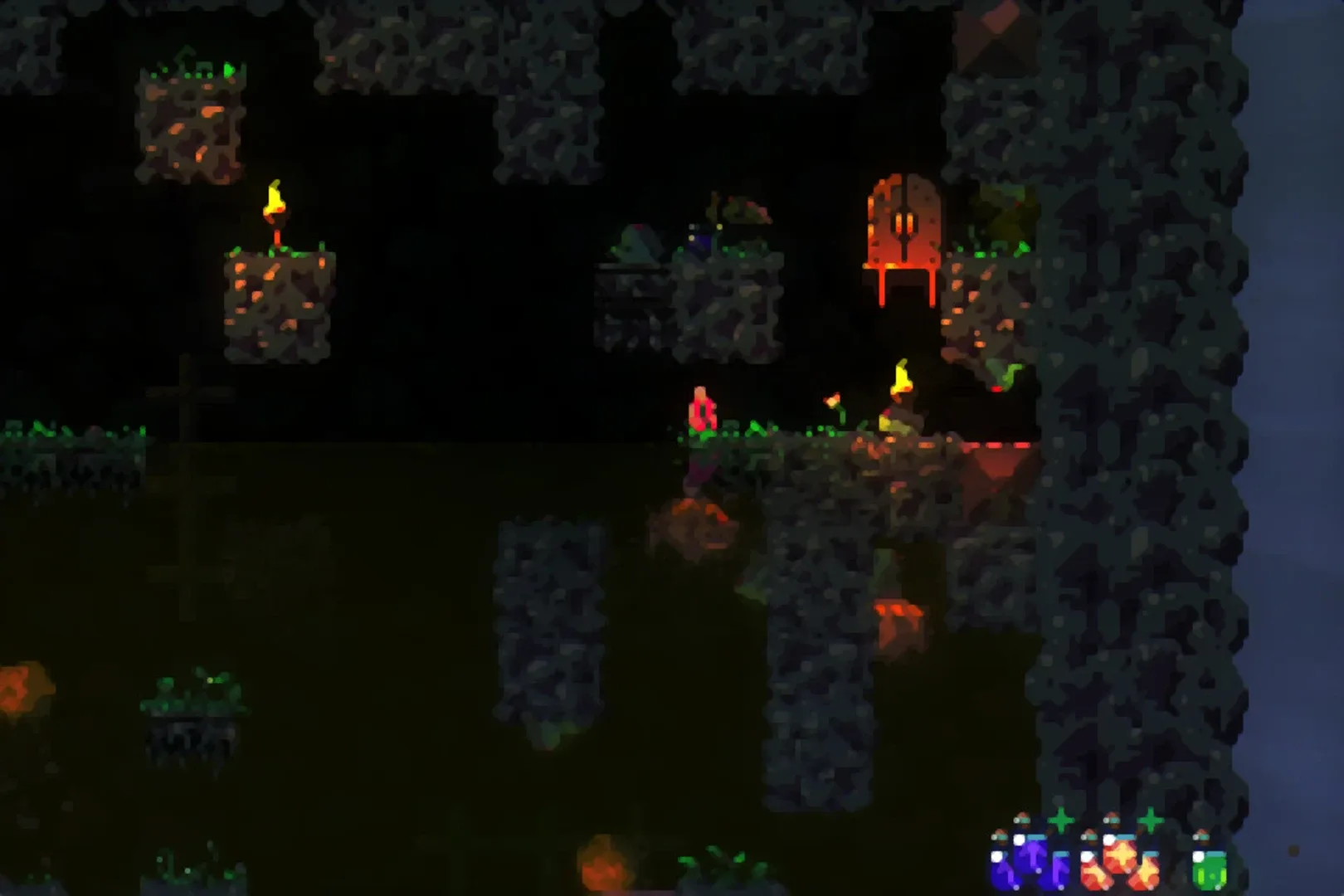Select the small flame potion on the right
1344x896 pixels.
(1148, 873)
